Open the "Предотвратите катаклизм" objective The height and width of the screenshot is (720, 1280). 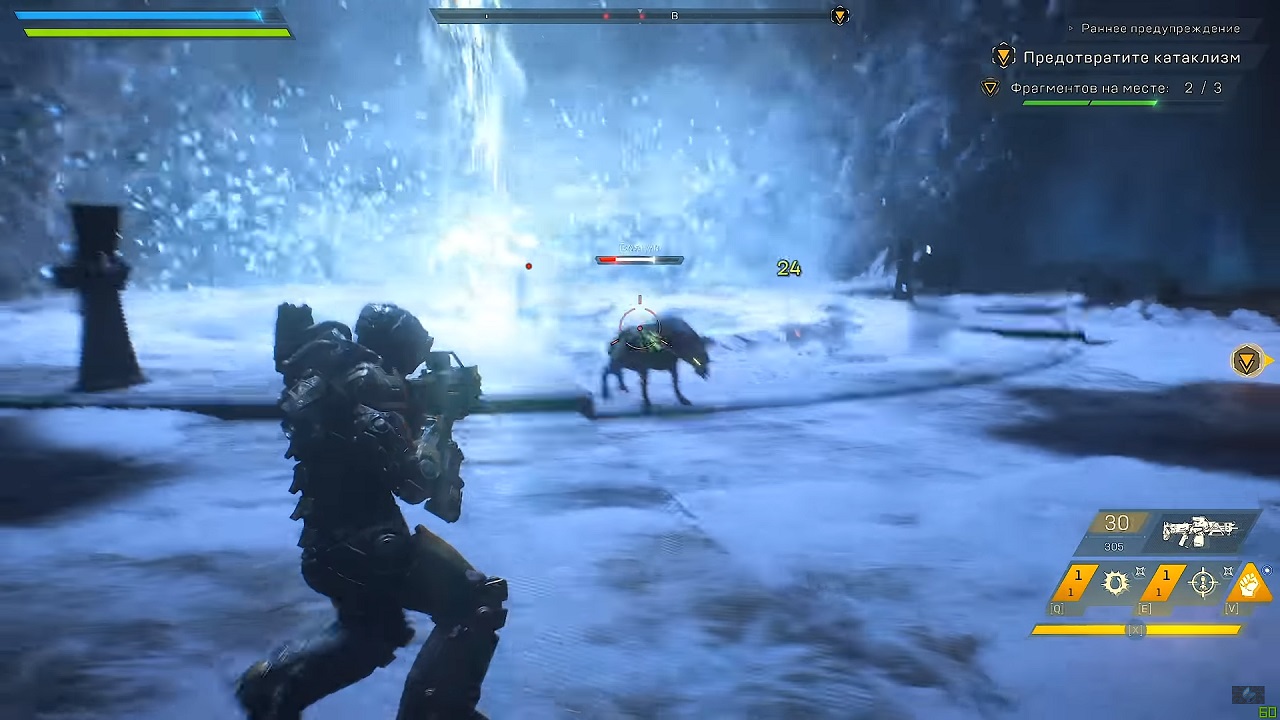pyautogui.click(x=1131, y=58)
